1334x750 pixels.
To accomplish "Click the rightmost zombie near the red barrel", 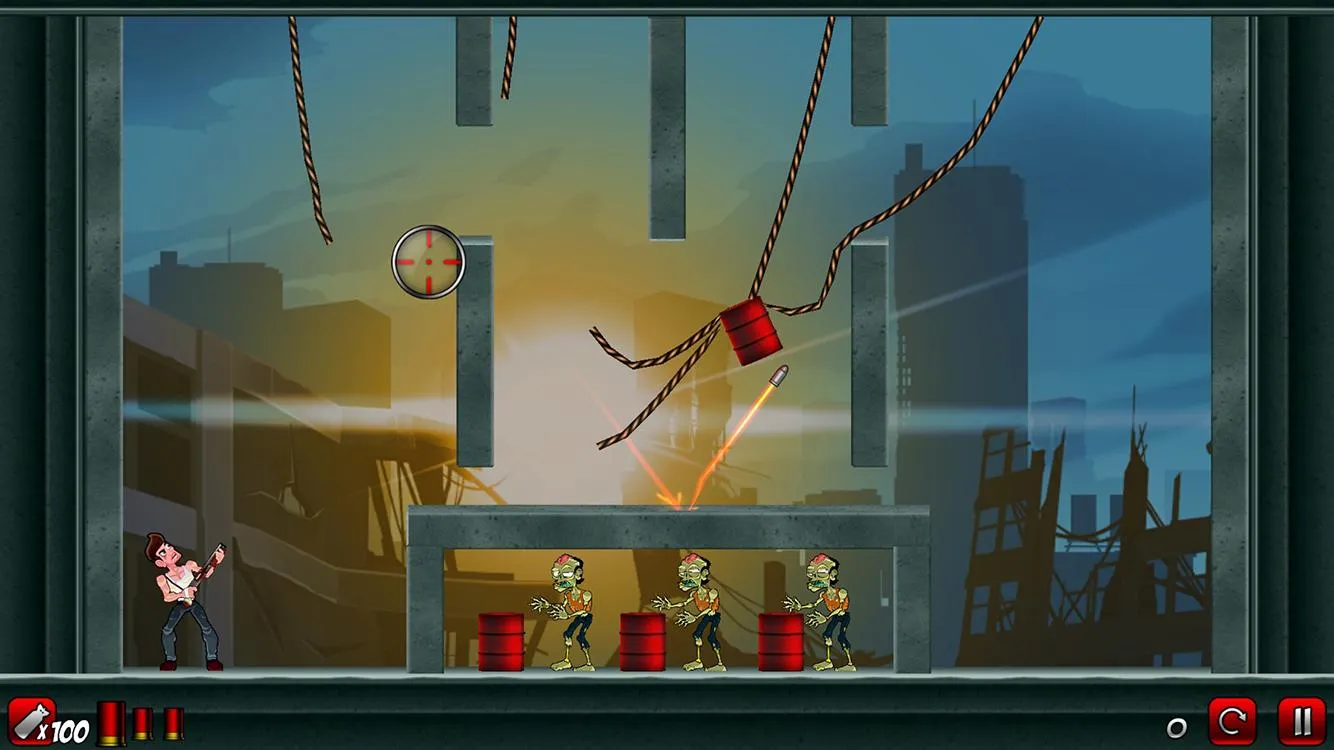I will click(x=826, y=605).
